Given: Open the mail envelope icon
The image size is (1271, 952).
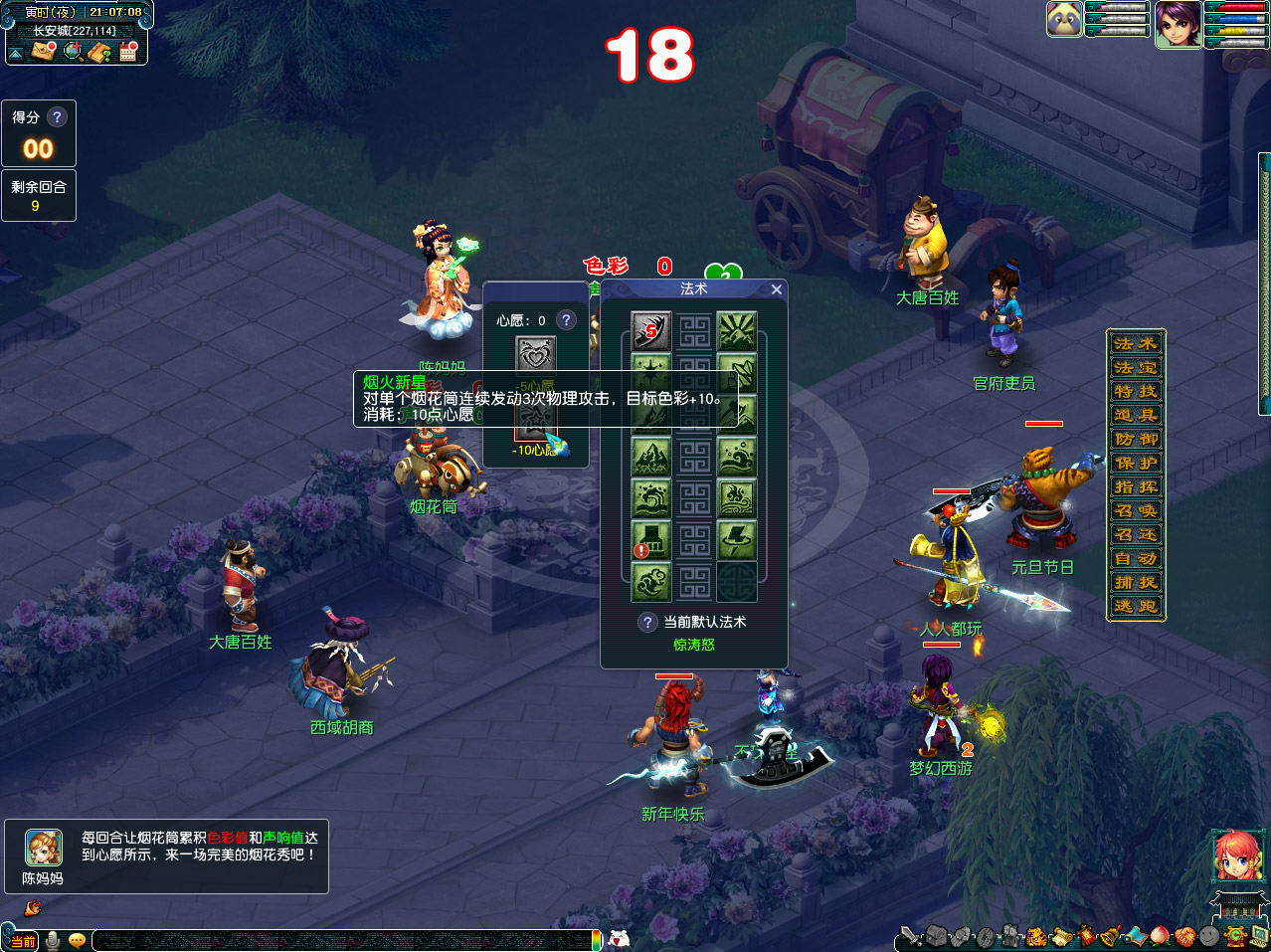Looking at the screenshot, I should tap(42, 51).
